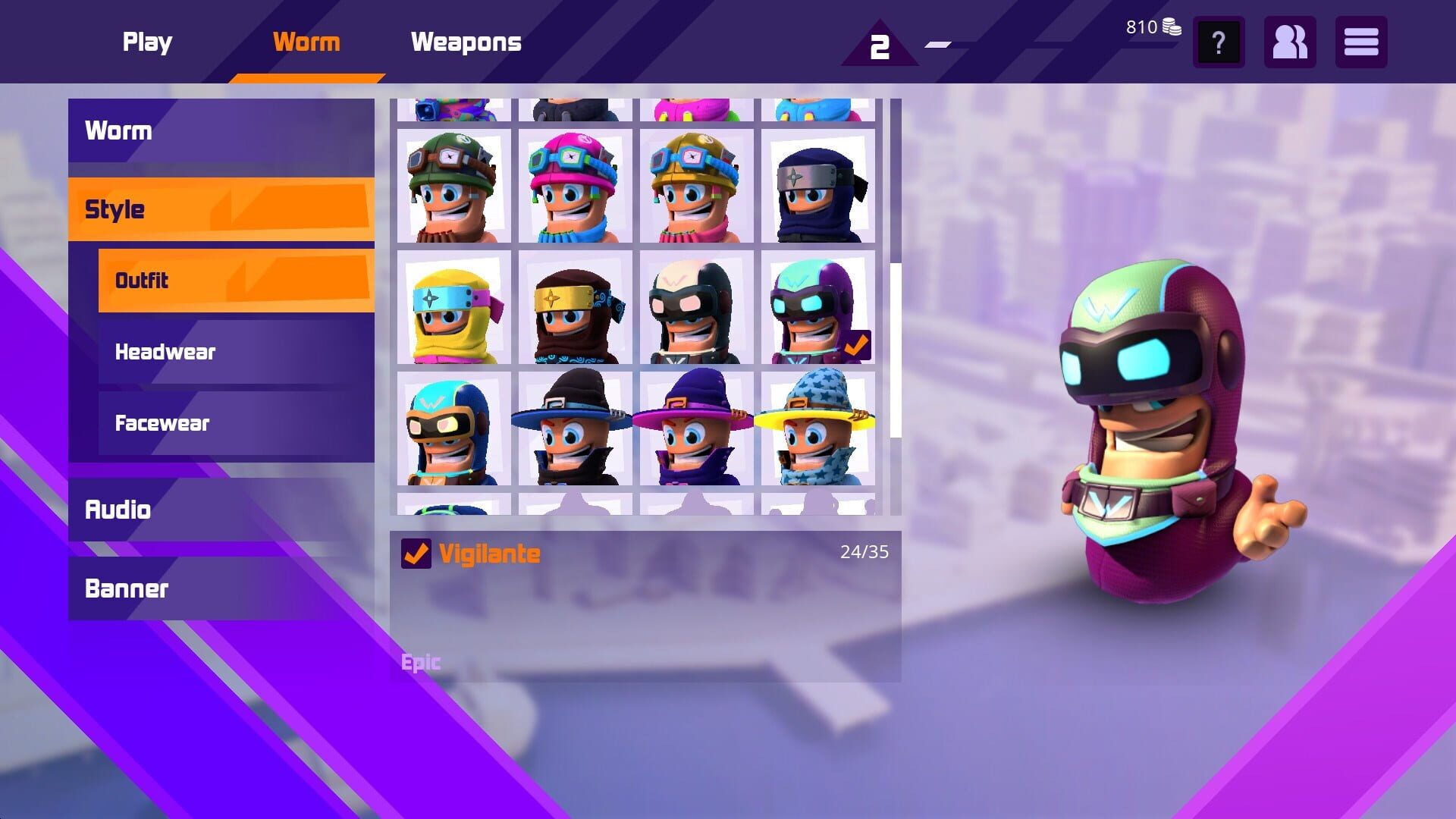Switch to the Weapons tab
Viewport: 1456px width, 819px height.
[x=466, y=42]
